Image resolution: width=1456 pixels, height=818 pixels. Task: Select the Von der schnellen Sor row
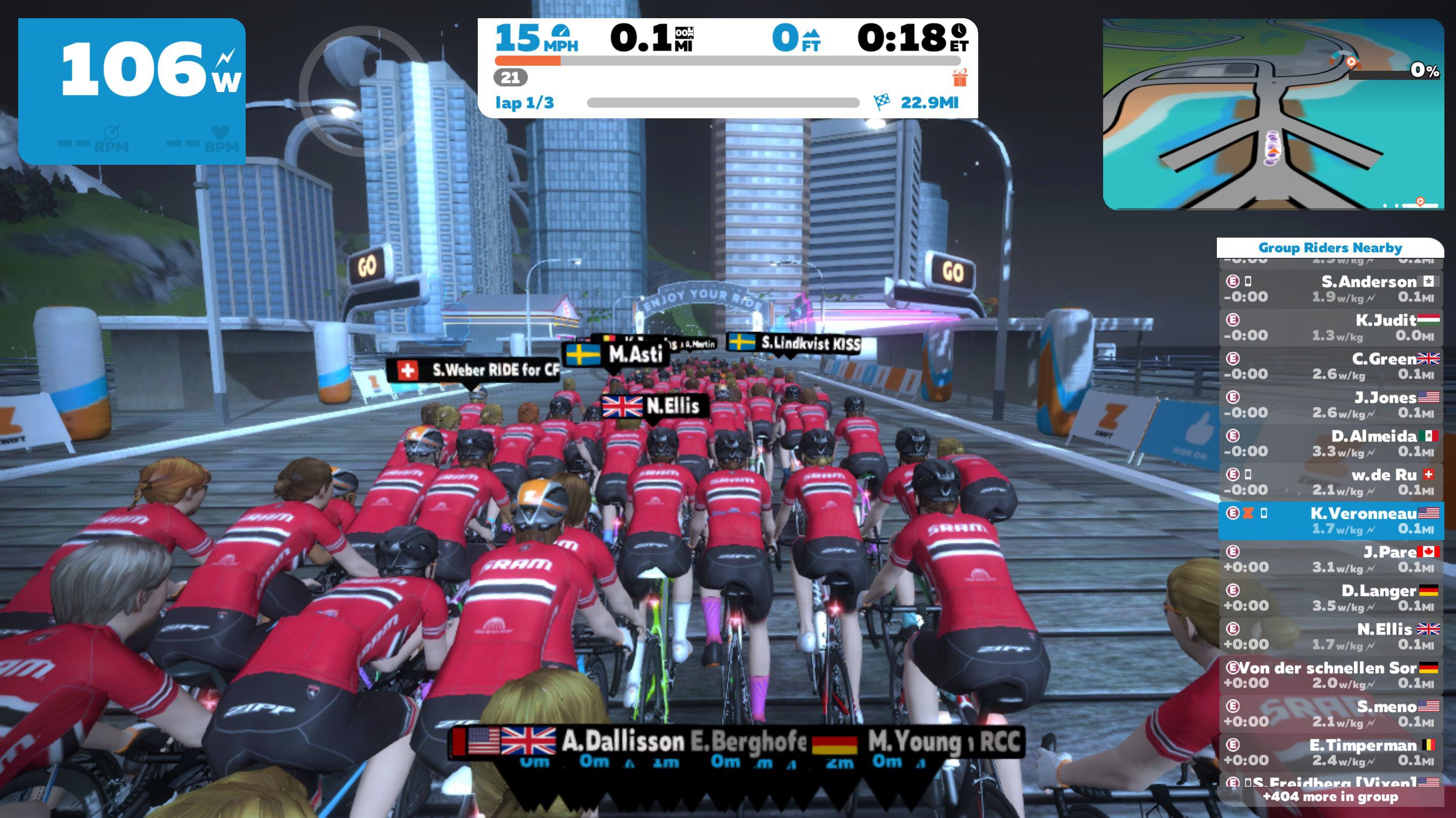pos(1331,675)
